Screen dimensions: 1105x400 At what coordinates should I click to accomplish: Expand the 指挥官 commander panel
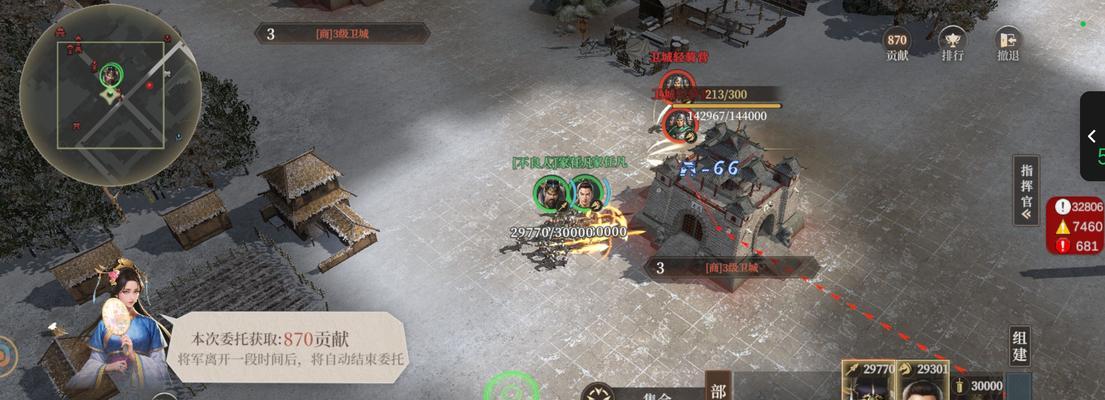(1026, 190)
